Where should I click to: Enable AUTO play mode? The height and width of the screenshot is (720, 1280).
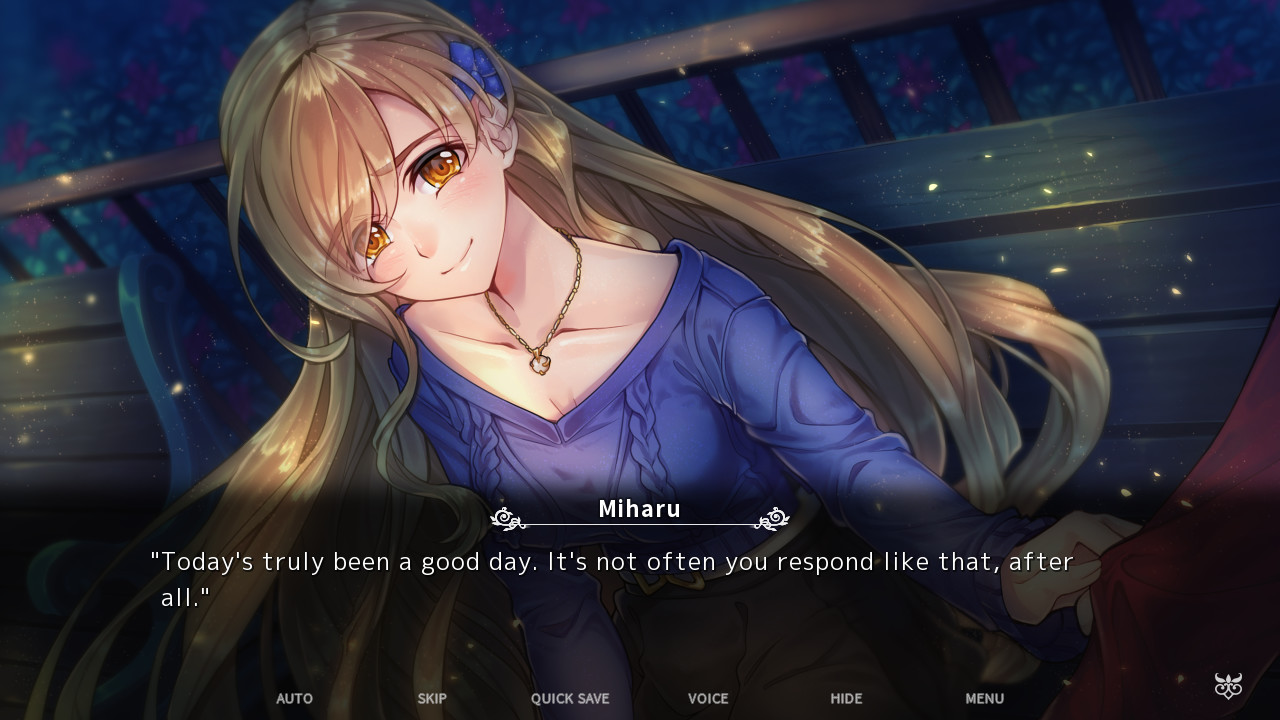pos(294,699)
